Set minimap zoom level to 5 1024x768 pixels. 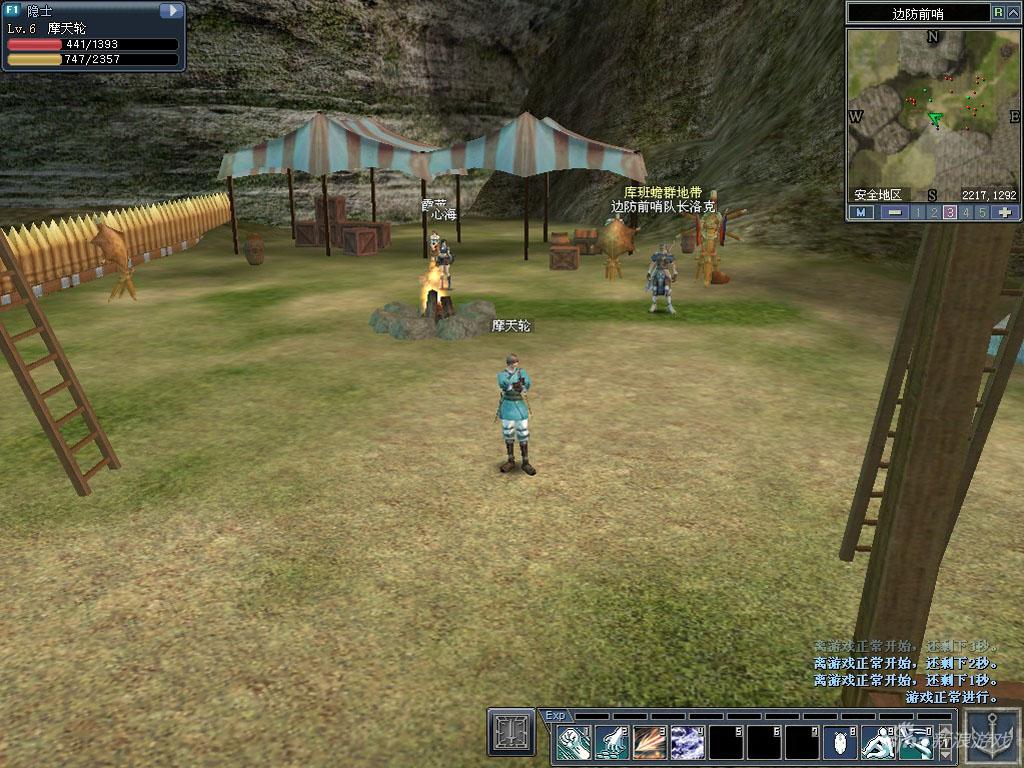pos(982,212)
